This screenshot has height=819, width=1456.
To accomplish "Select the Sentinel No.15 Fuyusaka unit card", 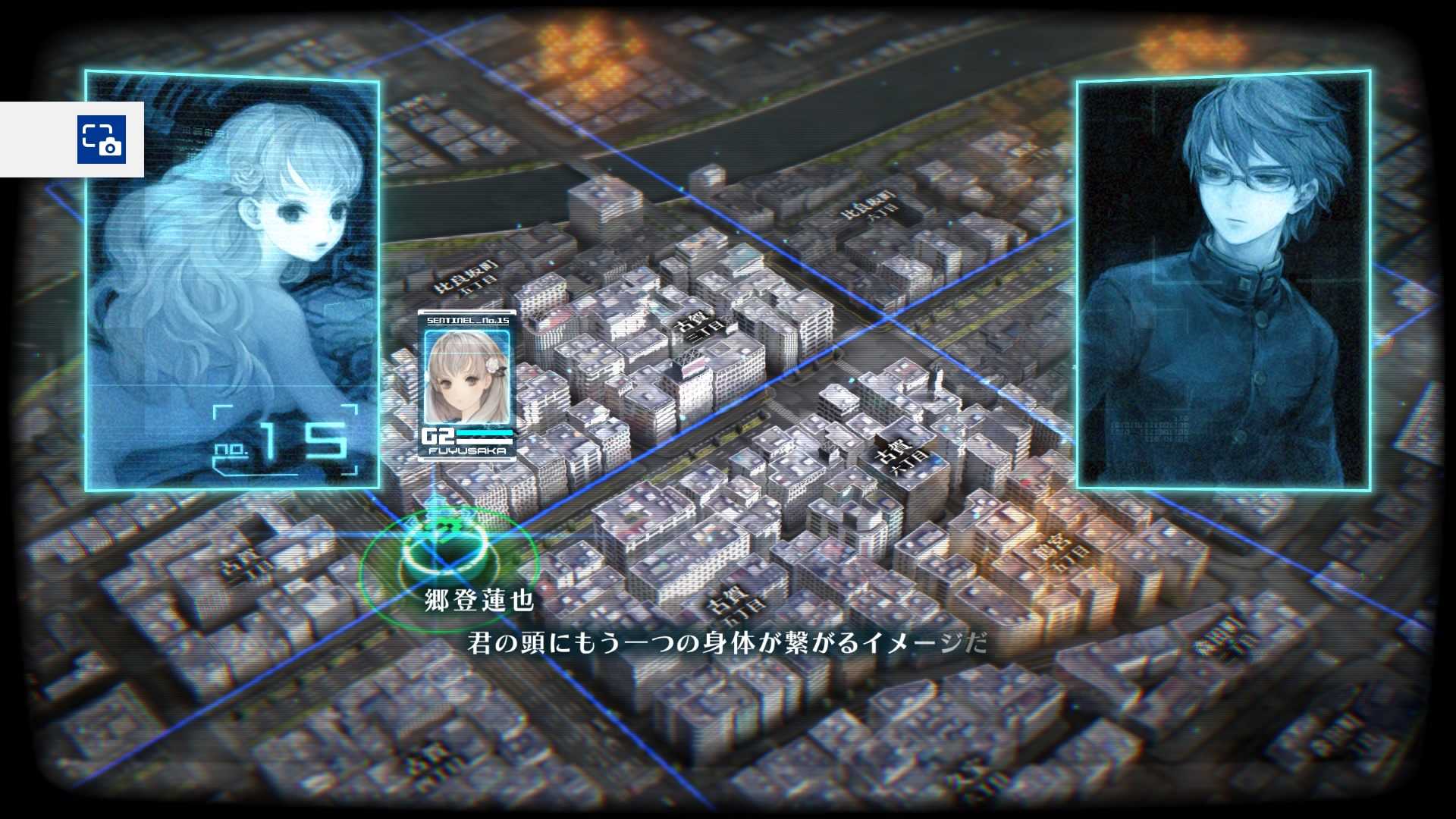I will (x=467, y=385).
